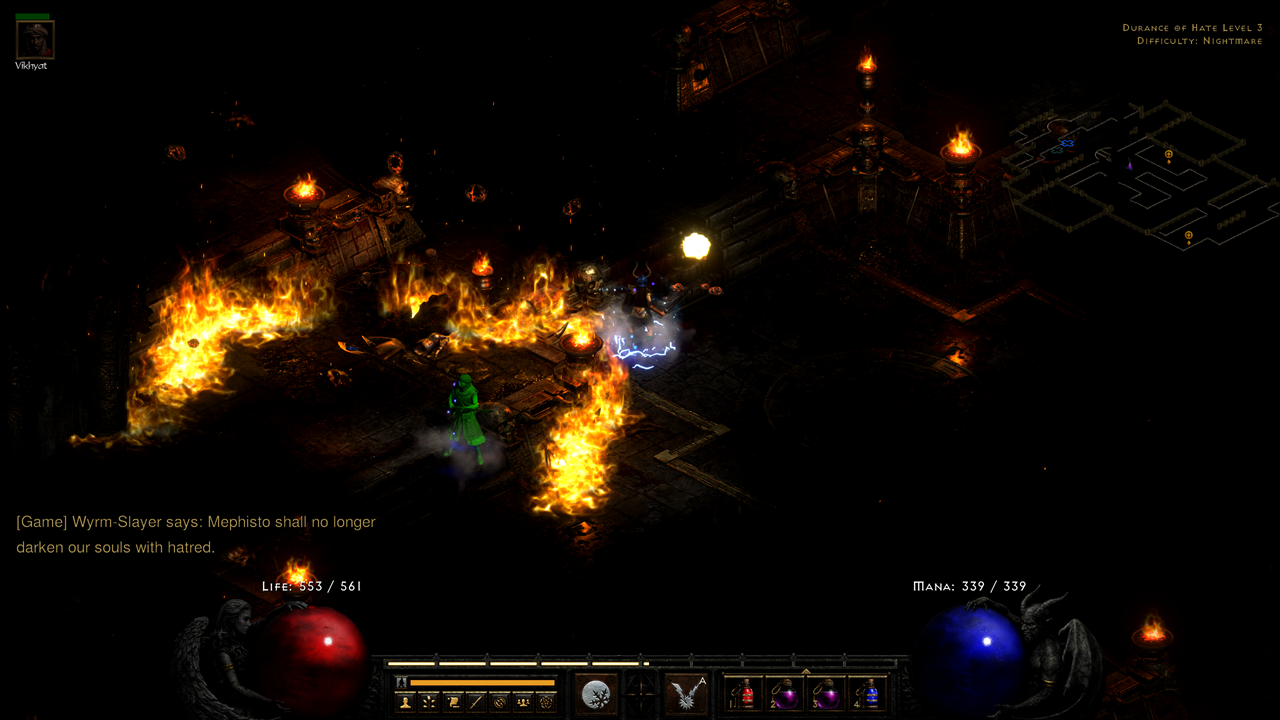Open the quest log scroll icon

click(452, 700)
